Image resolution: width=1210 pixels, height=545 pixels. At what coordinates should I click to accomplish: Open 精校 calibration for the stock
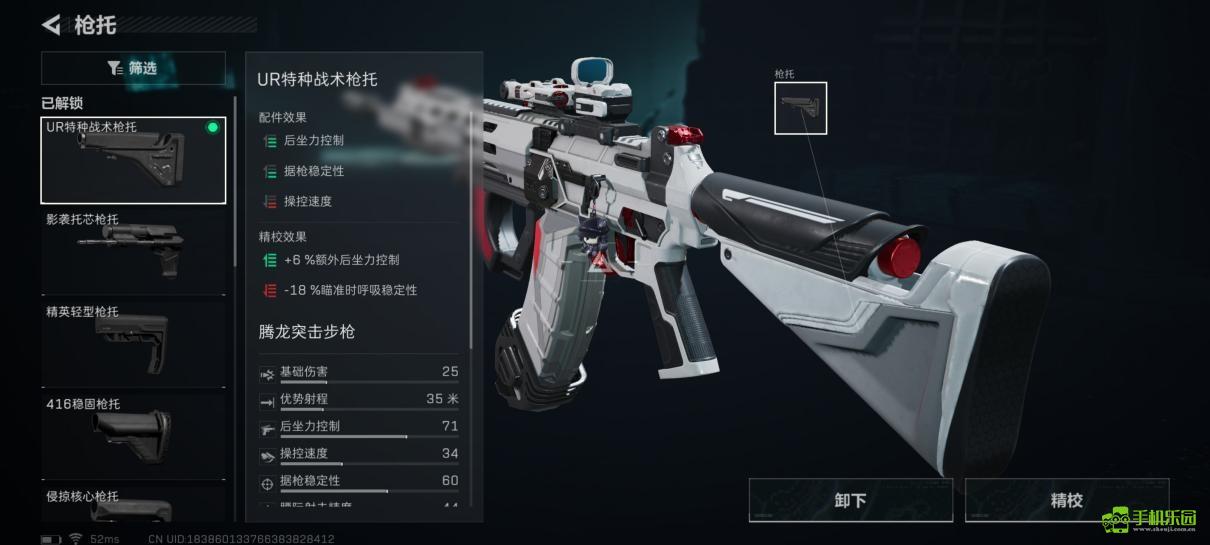1066,500
